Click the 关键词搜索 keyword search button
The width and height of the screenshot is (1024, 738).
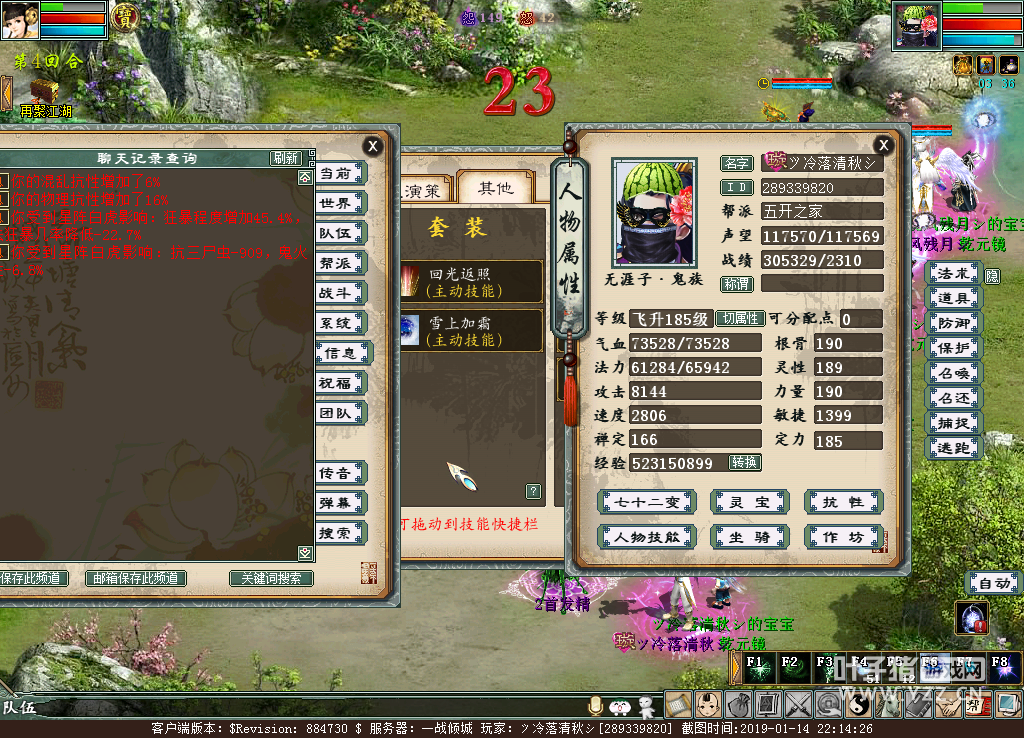click(x=271, y=578)
